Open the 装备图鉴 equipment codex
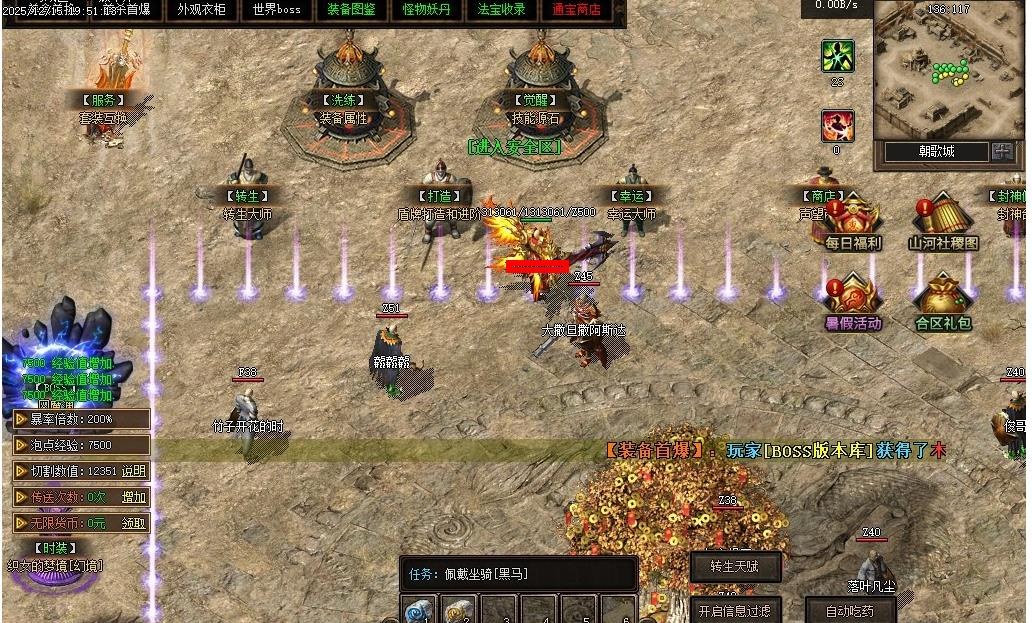The height and width of the screenshot is (623, 1032). pyautogui.click(x=351, y=10)
